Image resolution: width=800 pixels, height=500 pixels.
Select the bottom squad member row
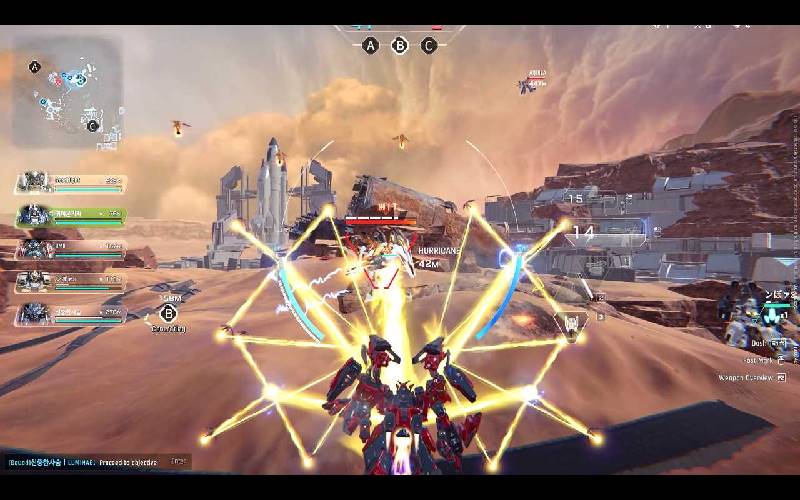tap(70, 314)
